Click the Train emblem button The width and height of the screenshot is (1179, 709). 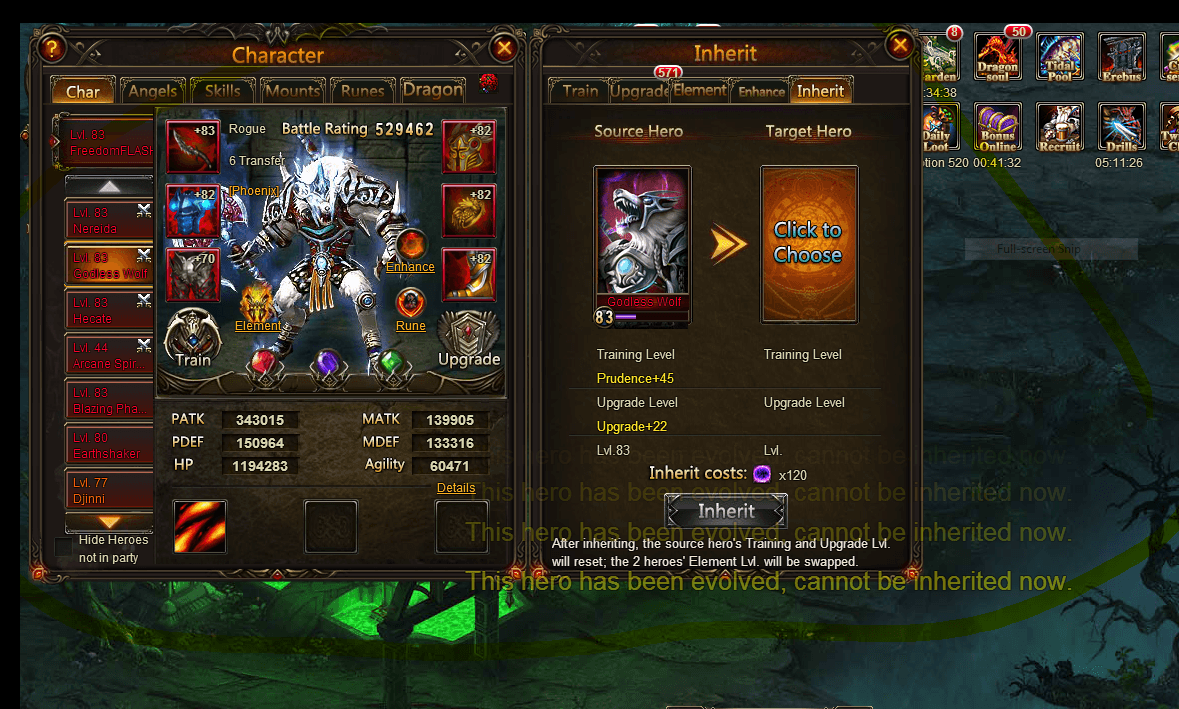point(193,338)
